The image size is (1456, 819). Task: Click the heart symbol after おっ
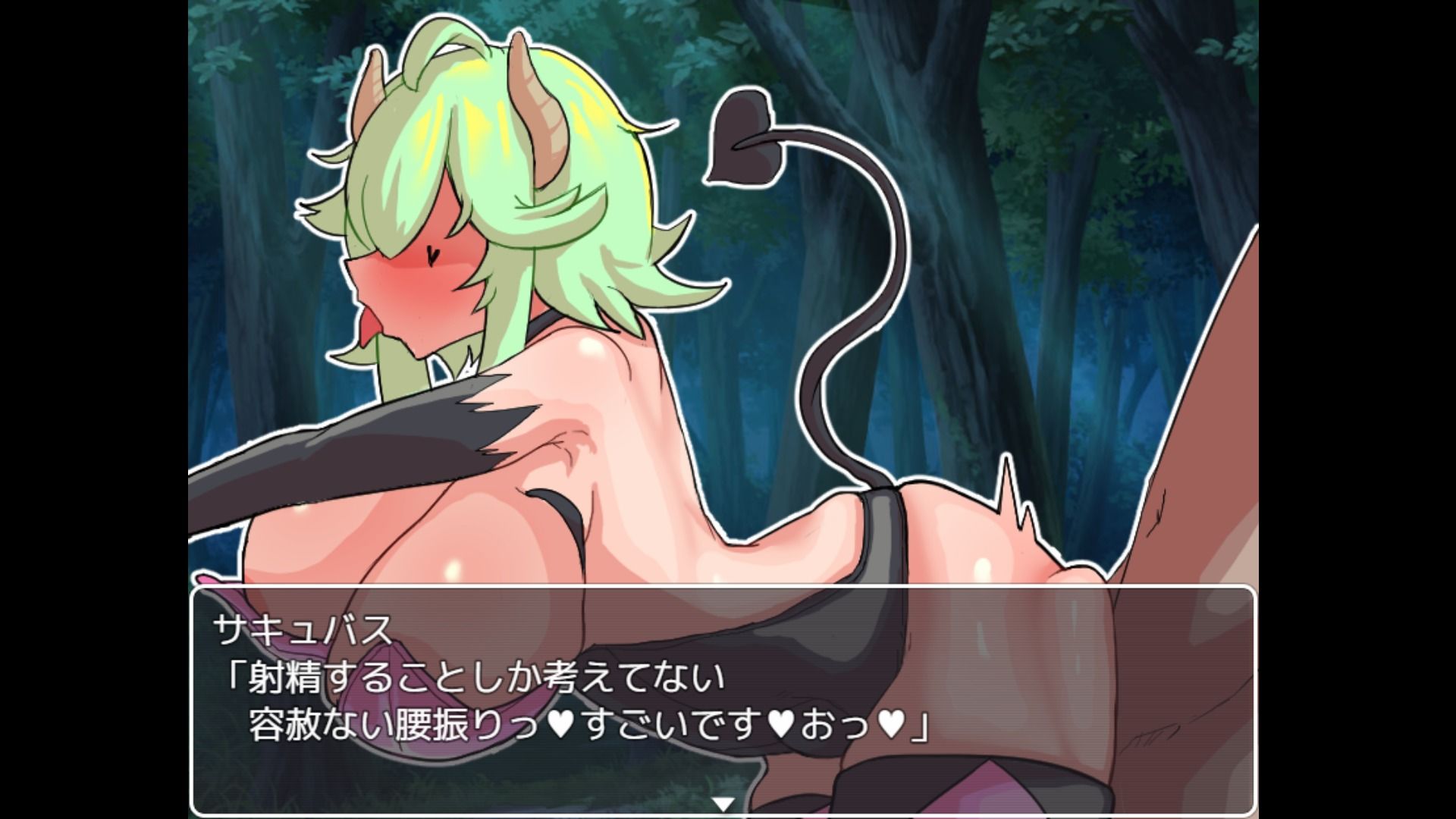click(x=892, y=723)
